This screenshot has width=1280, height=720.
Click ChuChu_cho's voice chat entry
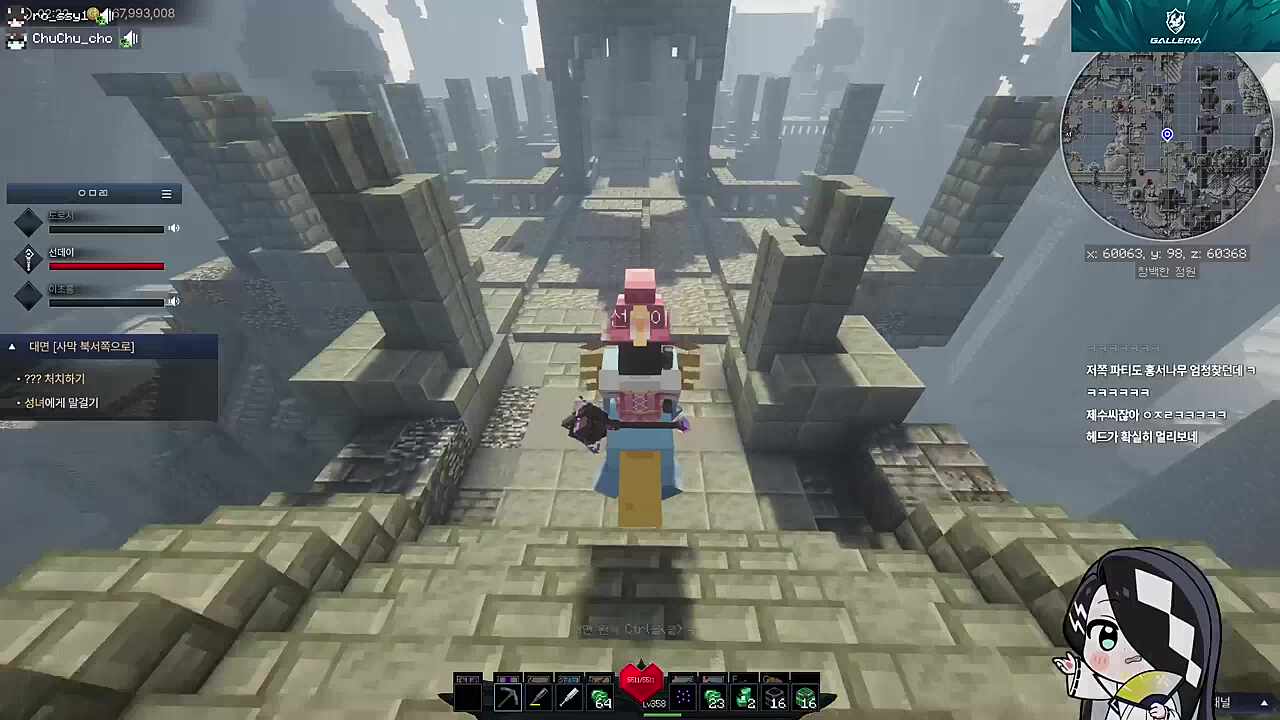[x=72, y=39]
